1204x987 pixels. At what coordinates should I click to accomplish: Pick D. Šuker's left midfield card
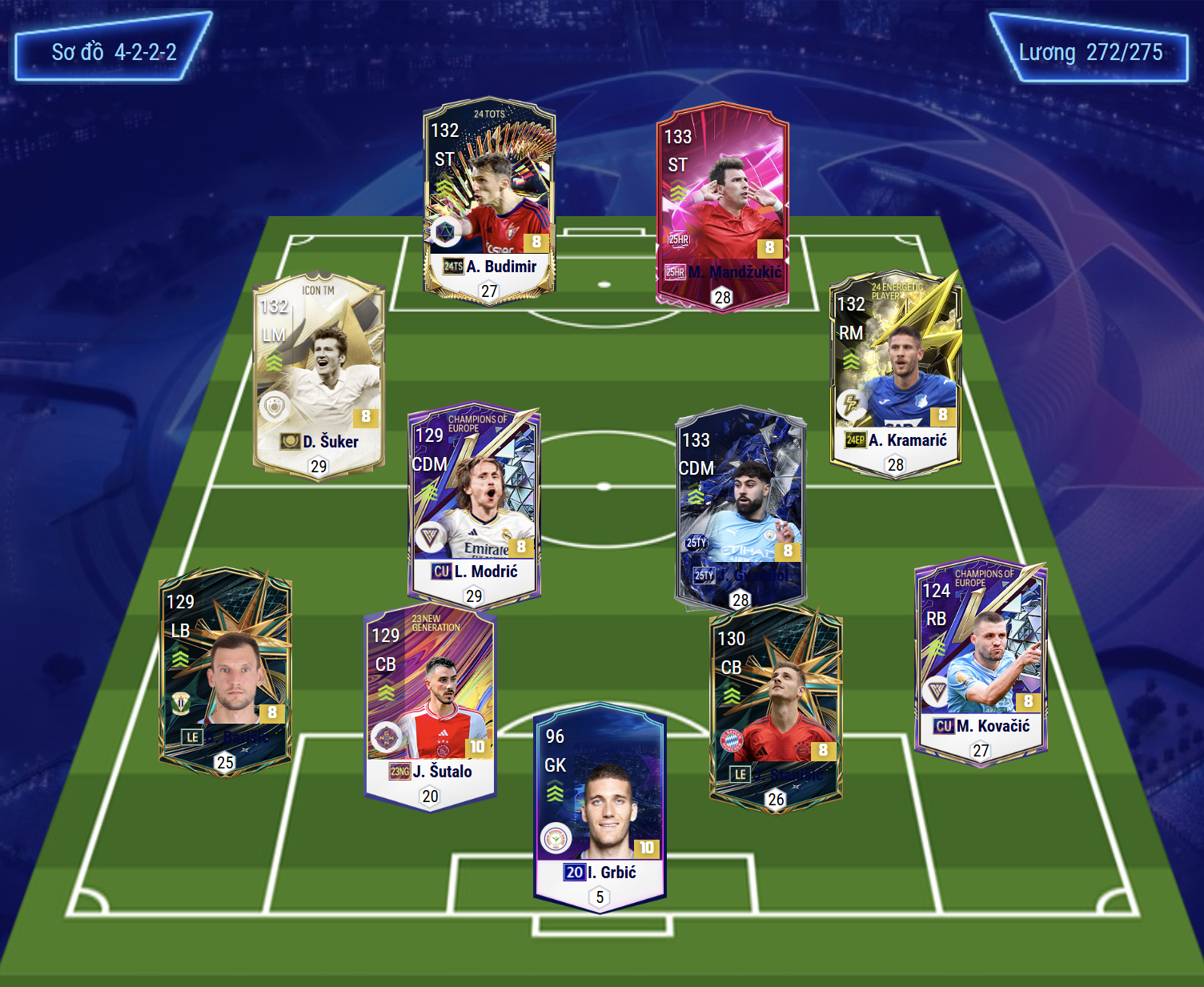tap(319, 375)
